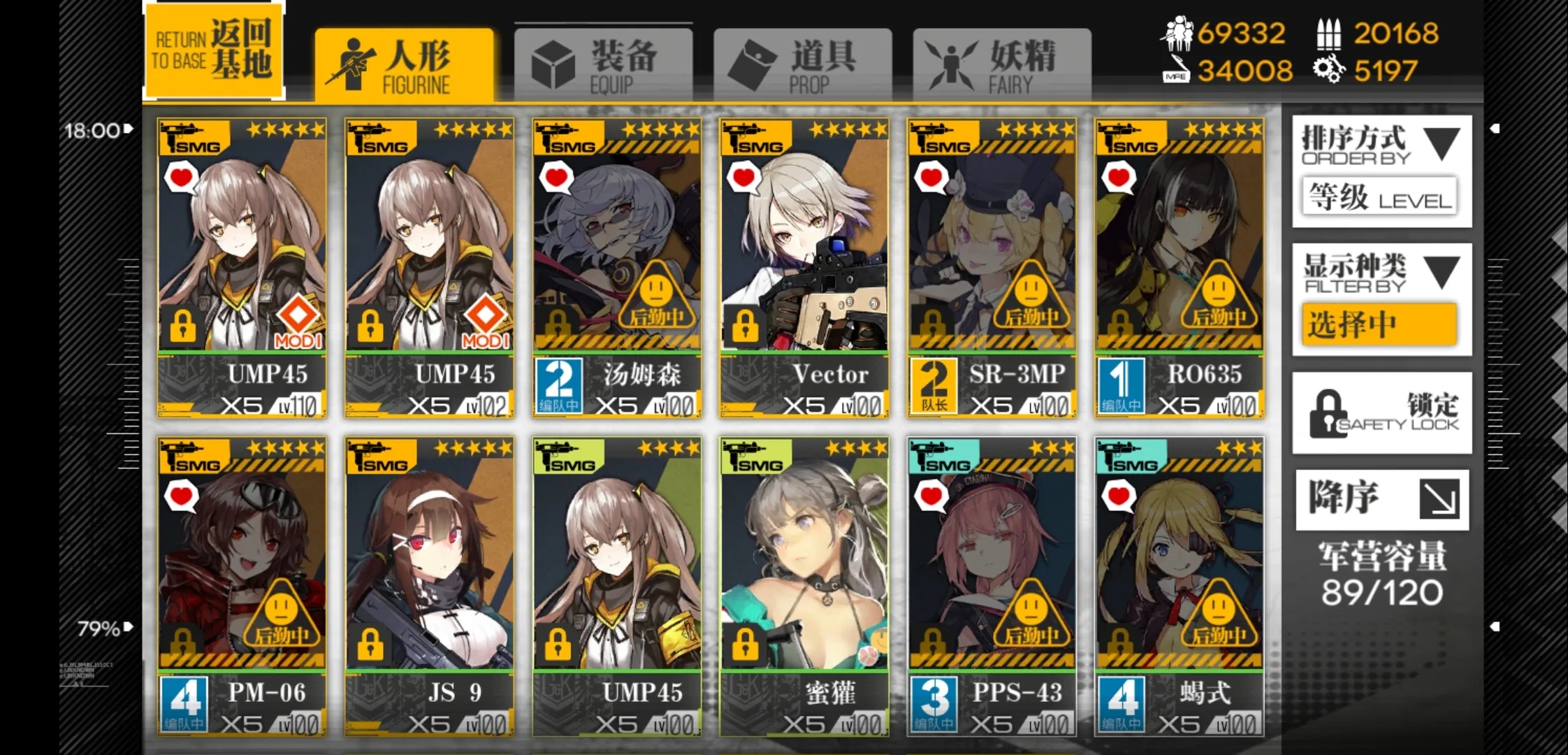1568x755 pixels.
Task: Click the heart favorite icon on Vector
Action: click(x=743, y=179)
